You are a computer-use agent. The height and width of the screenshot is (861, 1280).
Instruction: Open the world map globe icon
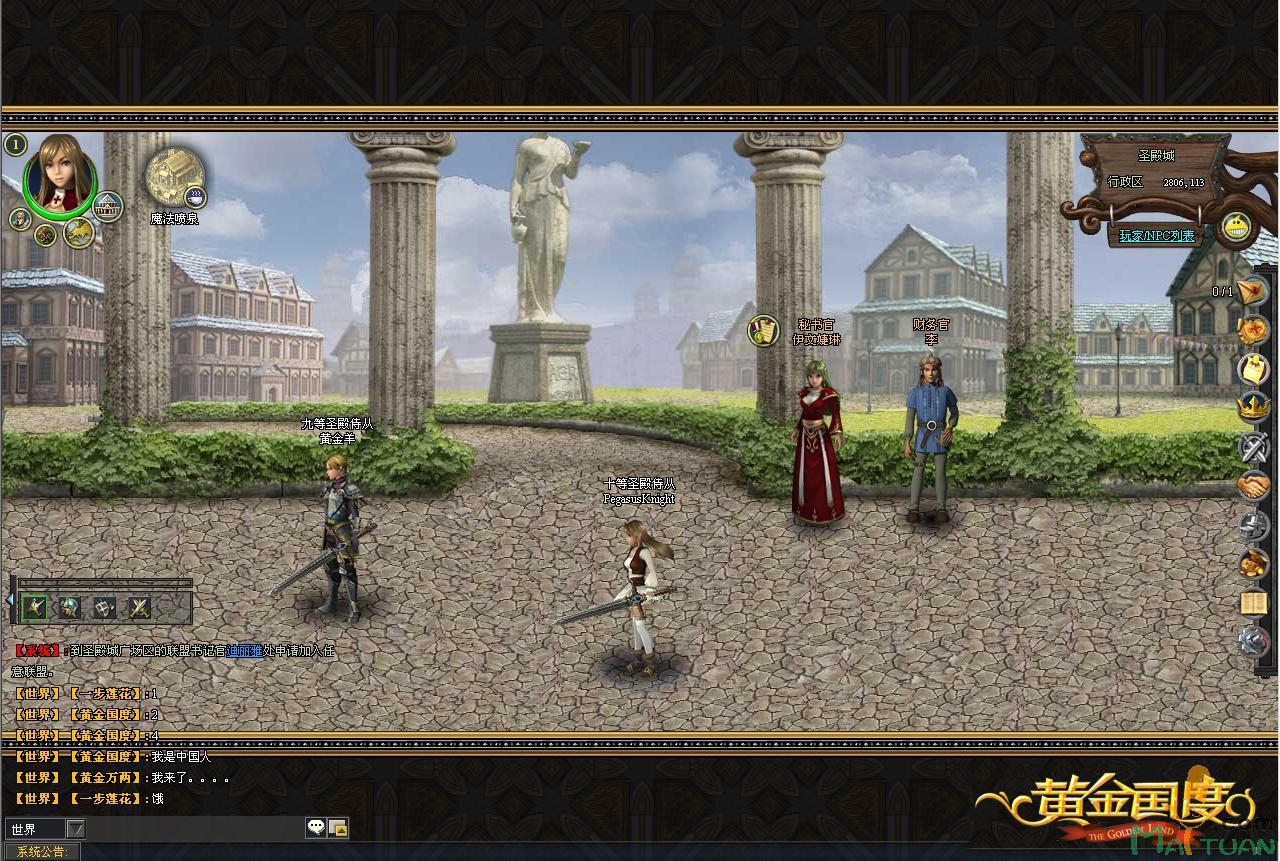[79, 233]
